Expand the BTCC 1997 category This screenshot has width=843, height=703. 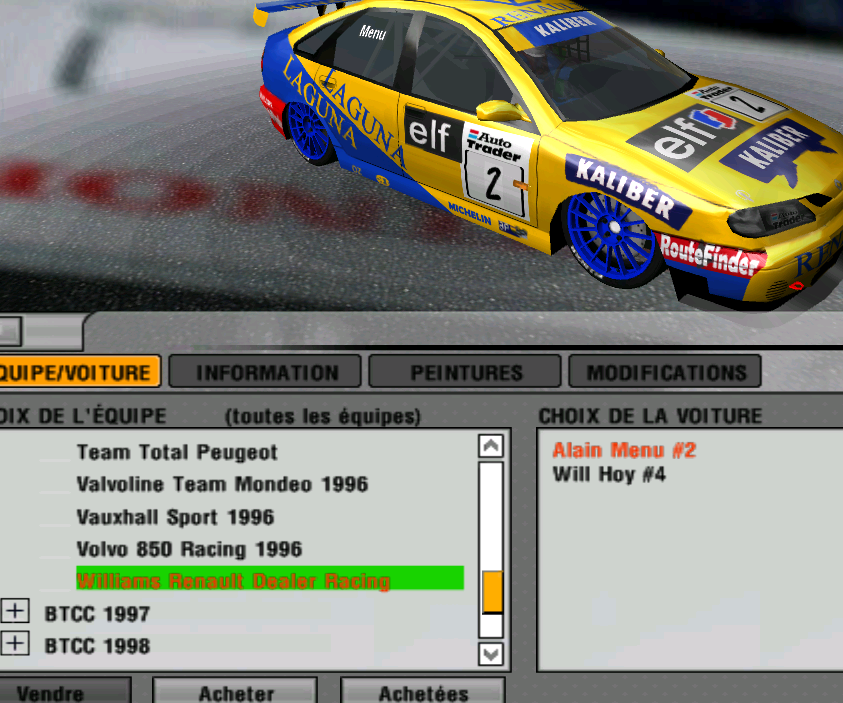[x=15, y=611]
